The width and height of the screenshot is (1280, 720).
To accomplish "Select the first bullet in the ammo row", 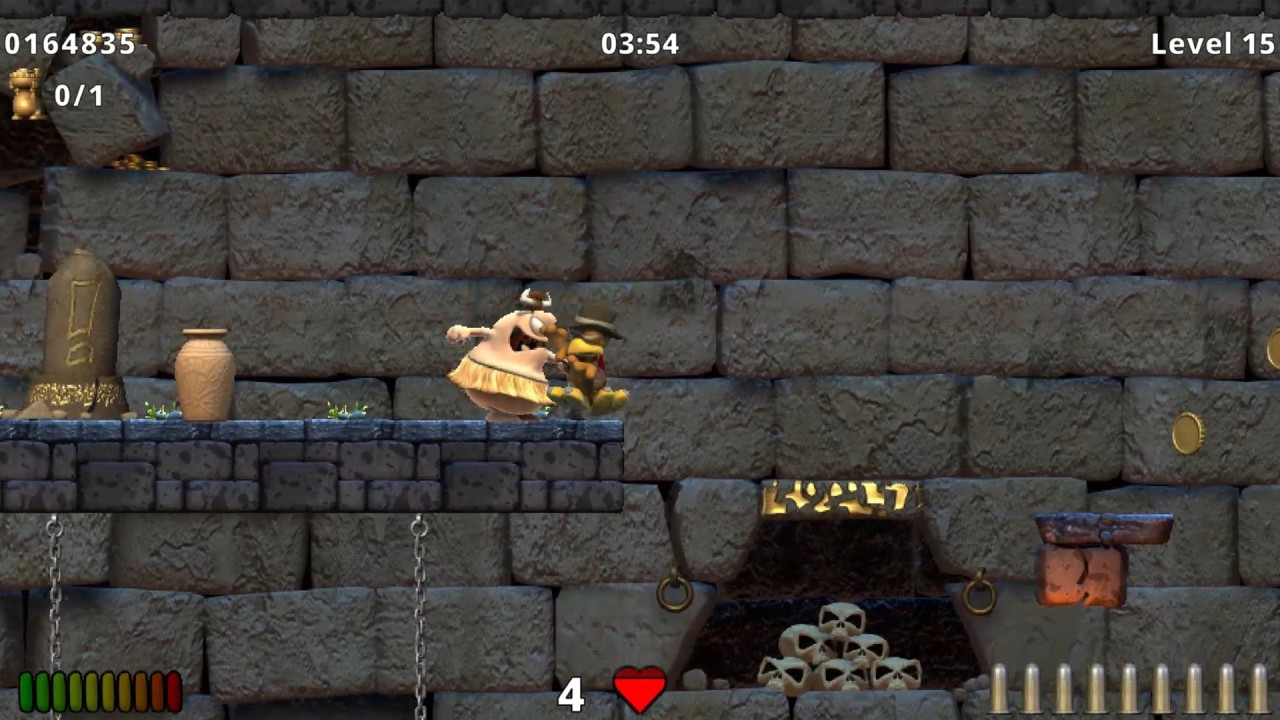I will tap(1000, 690).
